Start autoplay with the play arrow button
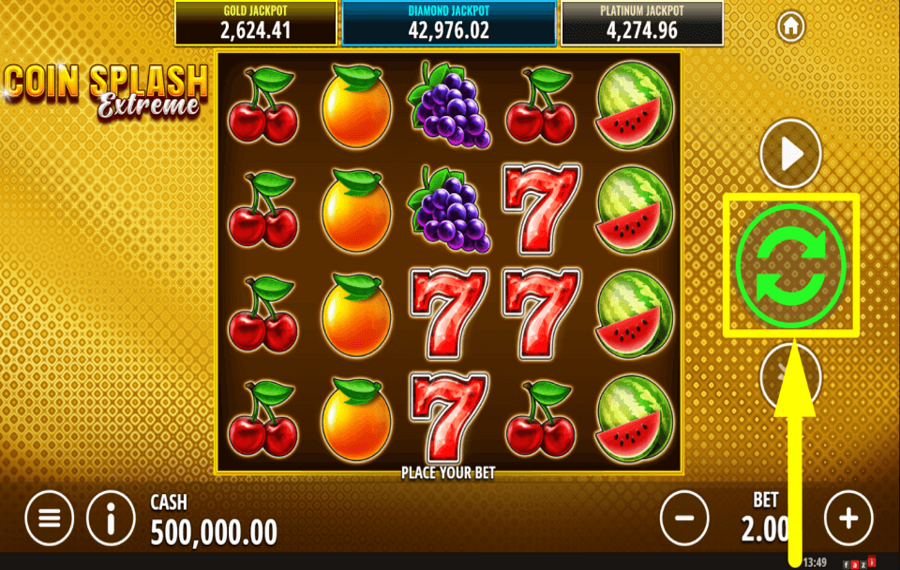The width and height of the screenshot is (900, 570). [791, 154]
